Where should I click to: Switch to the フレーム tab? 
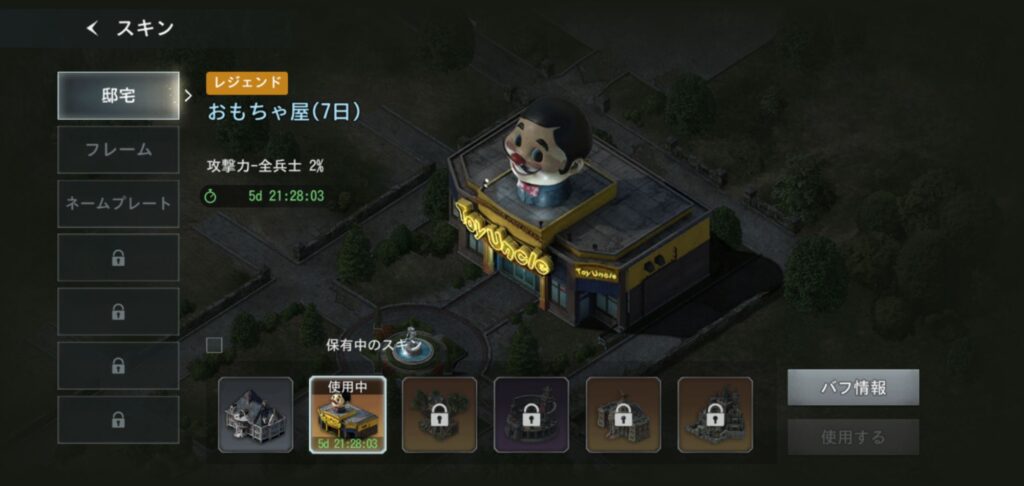pyautogui.click(x=118, y=150)
